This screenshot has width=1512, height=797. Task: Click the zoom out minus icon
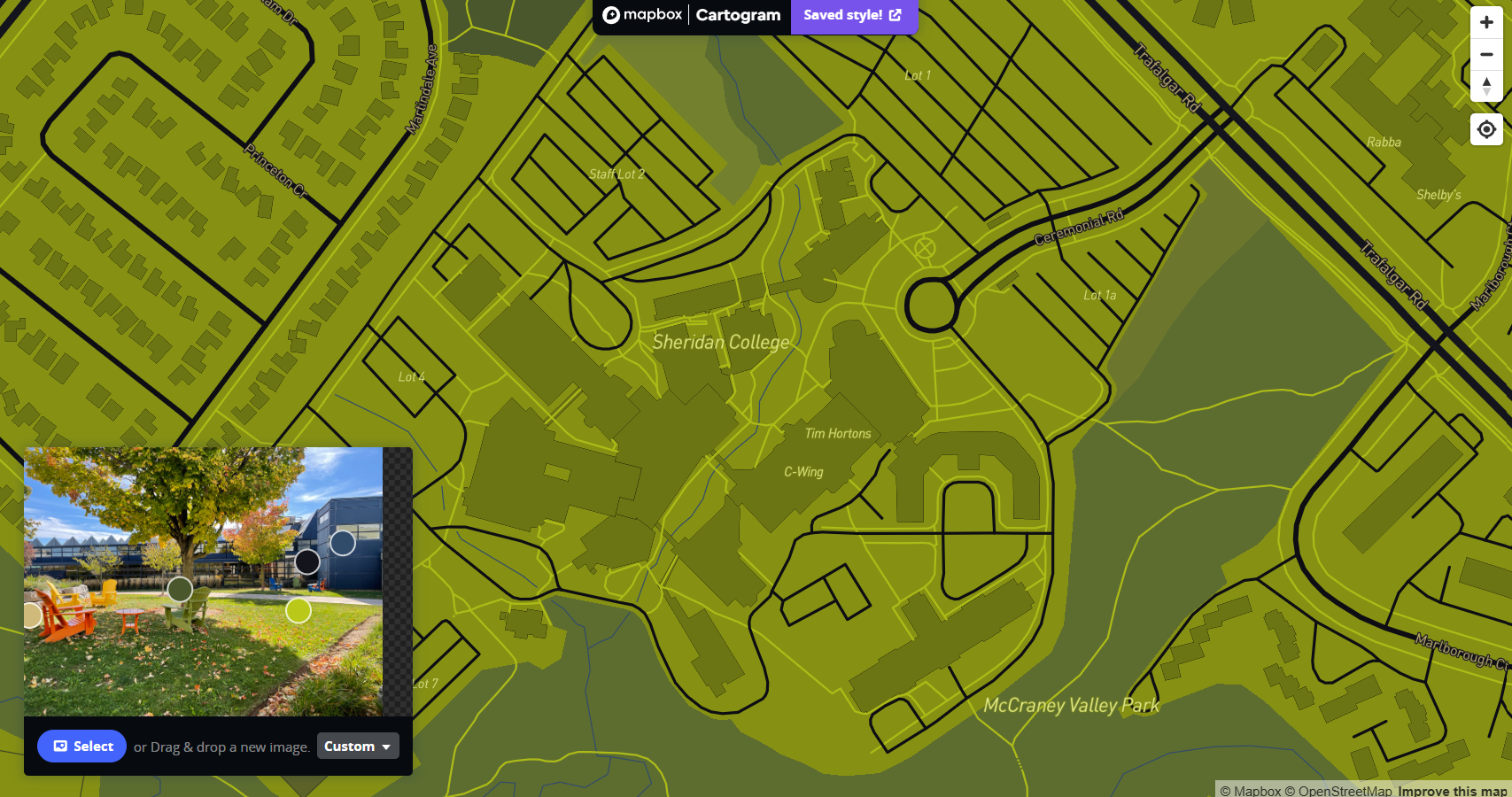1487,54
